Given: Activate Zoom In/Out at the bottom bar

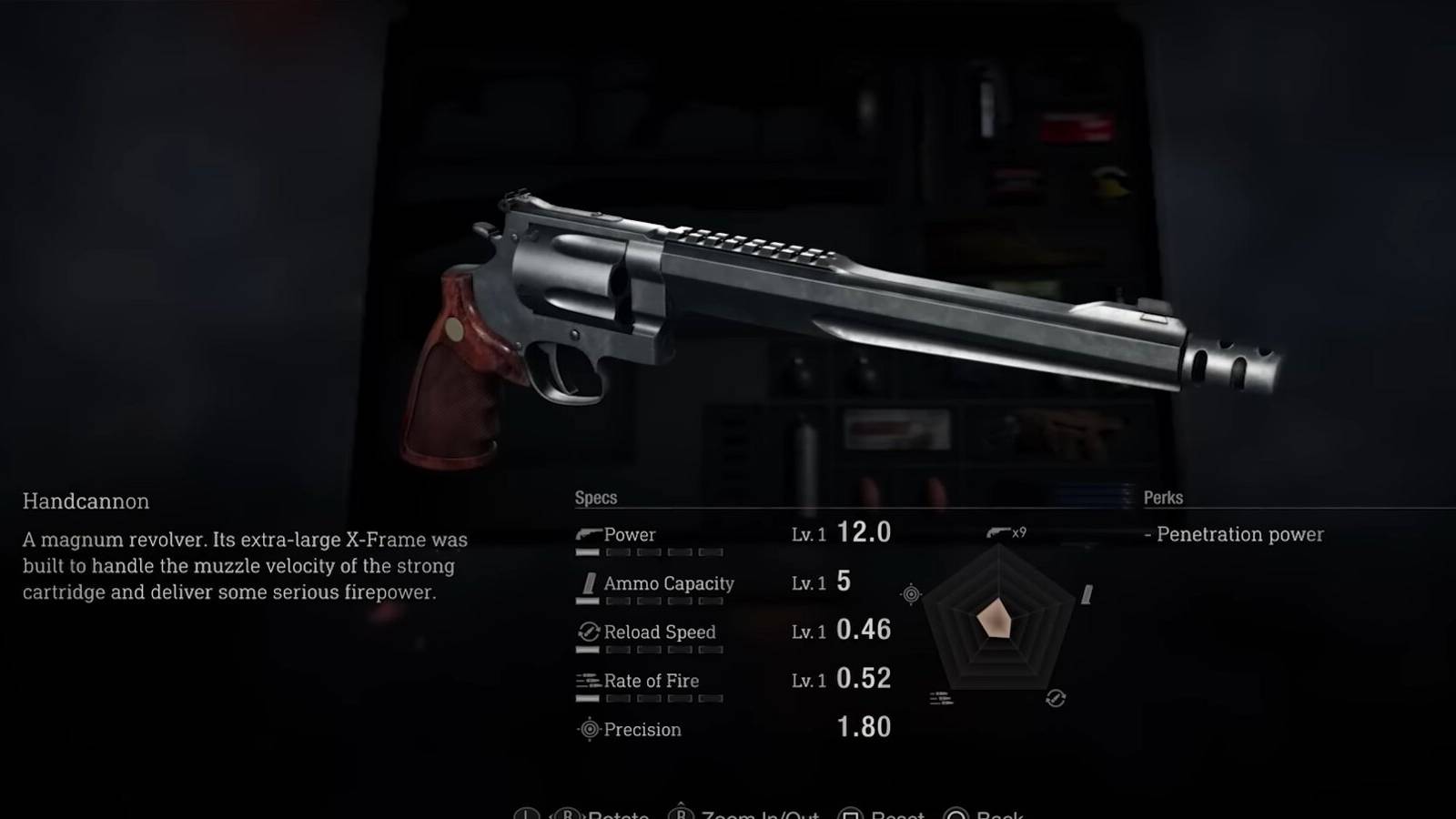Looking at the screenshot, I should point(763,814).
